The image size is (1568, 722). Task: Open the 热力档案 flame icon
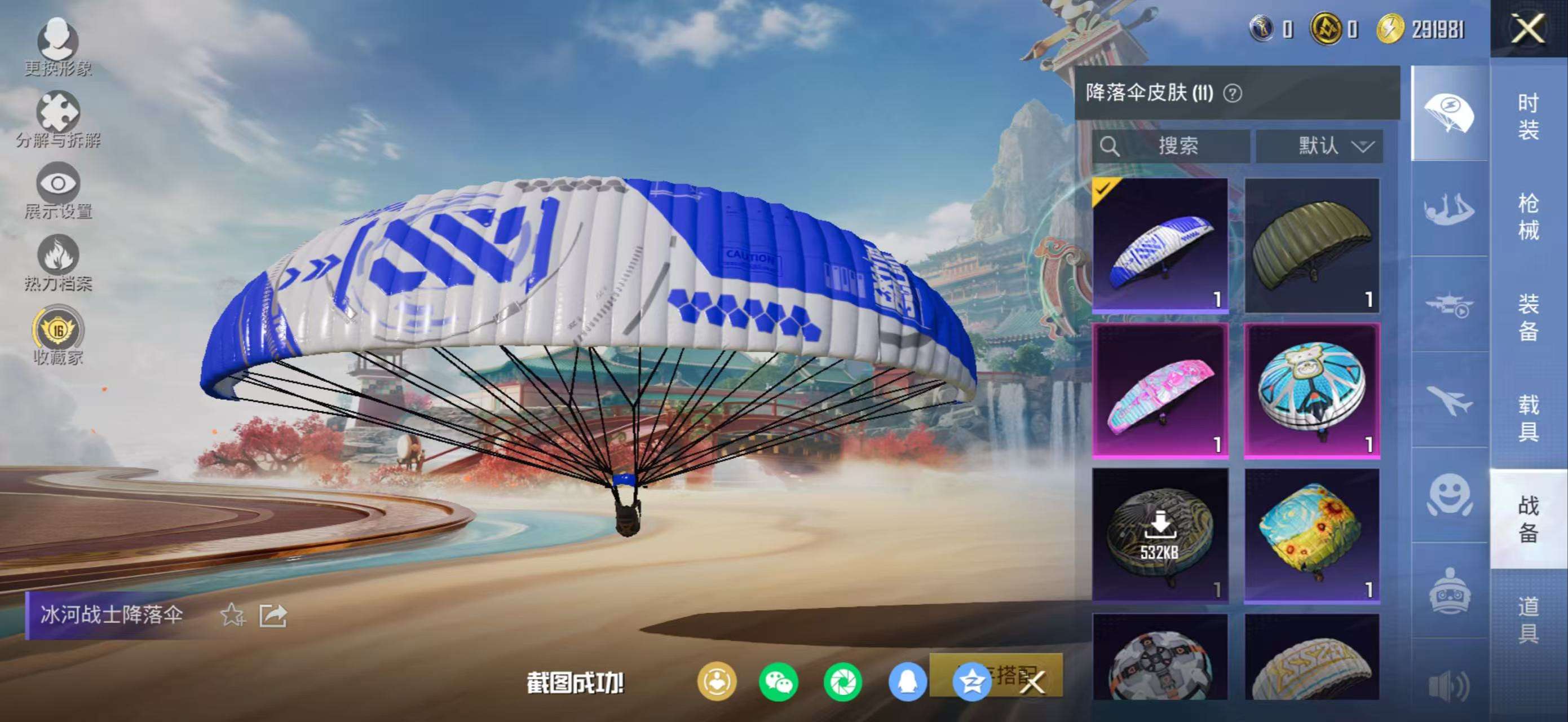58,262
